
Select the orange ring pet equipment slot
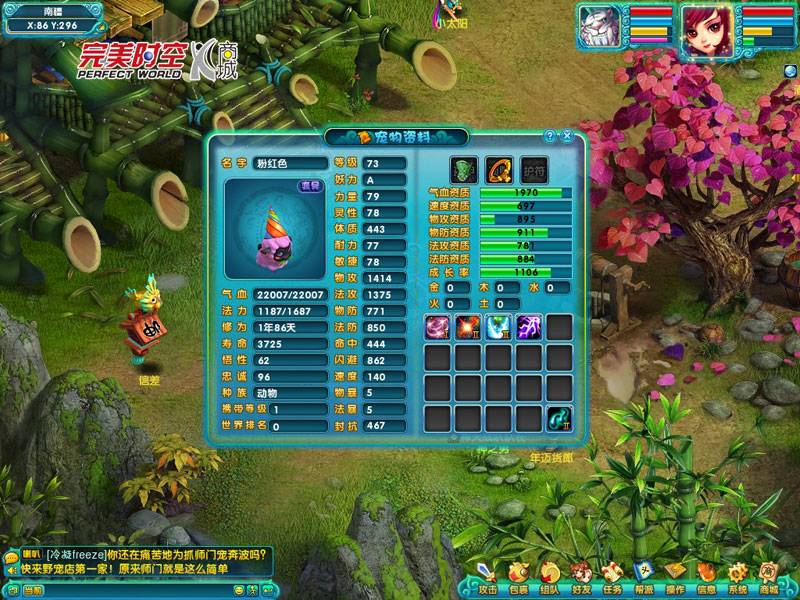[x=498, y=169]
